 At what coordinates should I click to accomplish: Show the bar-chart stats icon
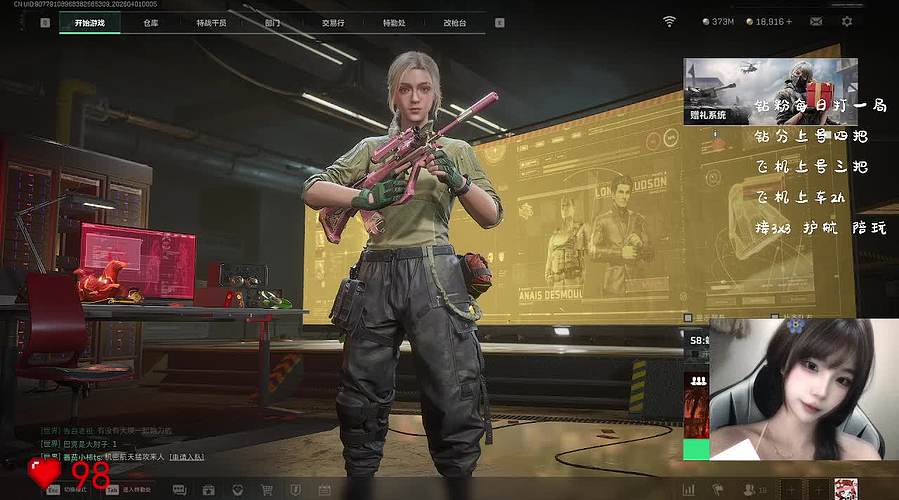tap(688, 489)
